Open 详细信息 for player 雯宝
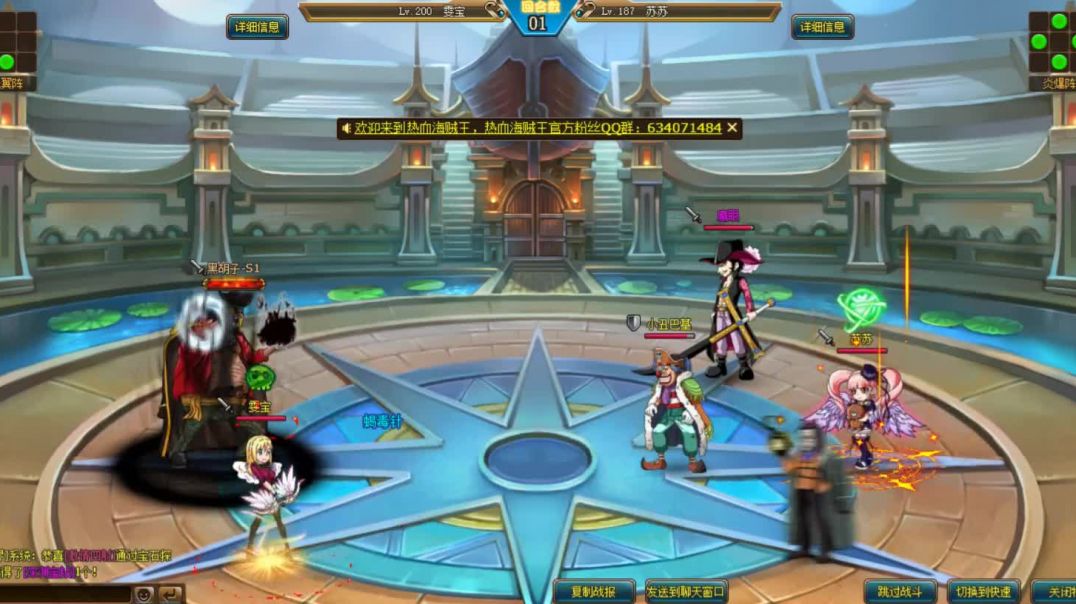This screenshot has width=1076, height=604. pos(257,27)
